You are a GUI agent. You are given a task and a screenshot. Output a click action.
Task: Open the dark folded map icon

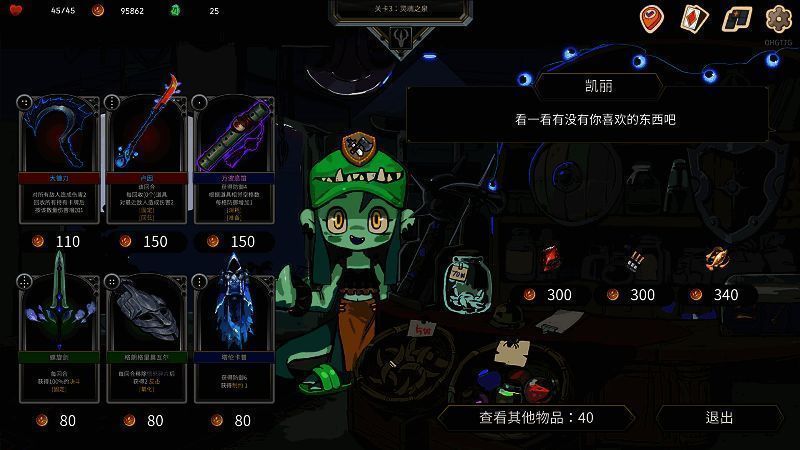click(736, 18)
